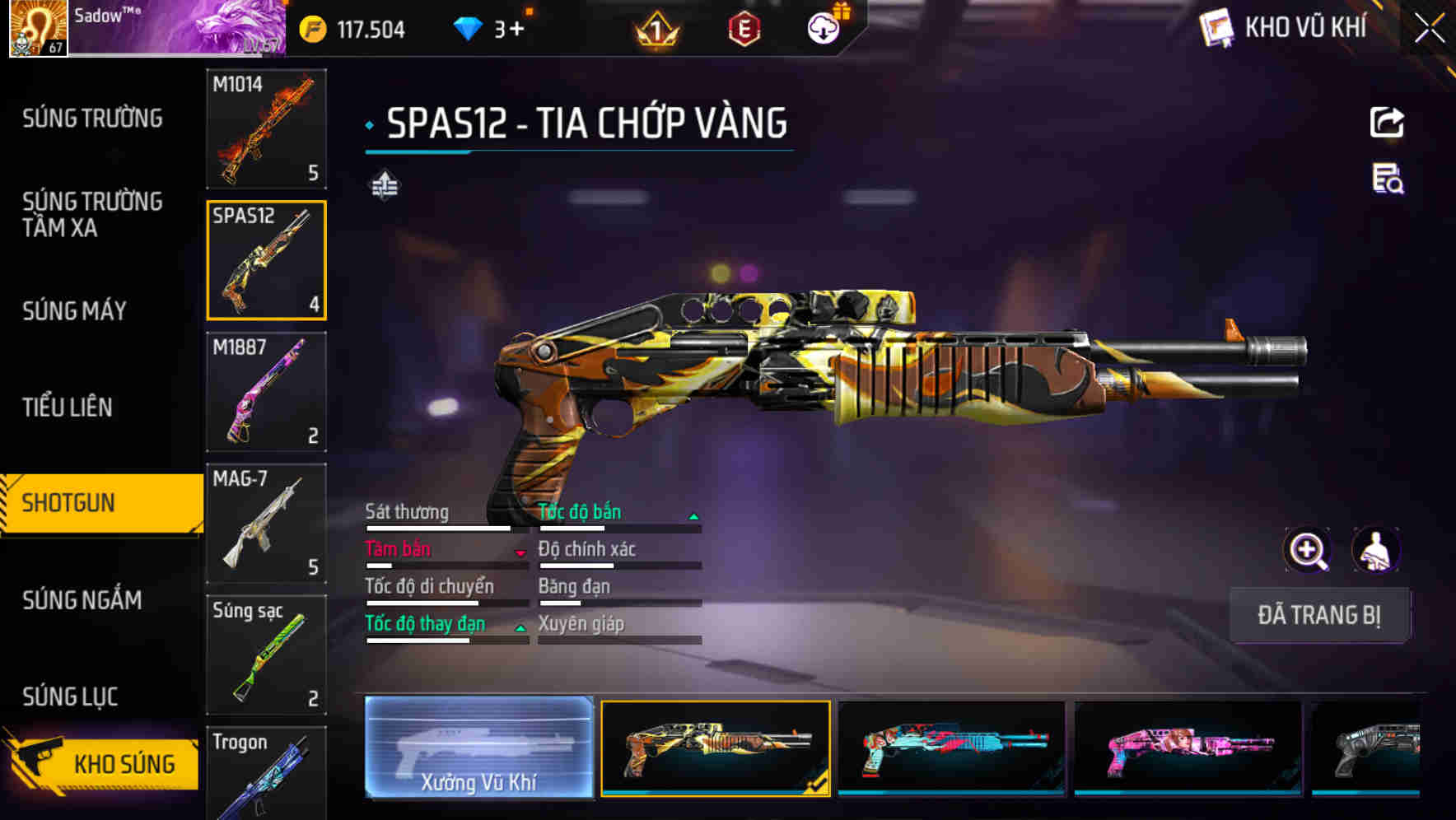Choose the Súng Ngắm category
Image resolution: width=1456 pixels, height=820 pixels.
82,600
